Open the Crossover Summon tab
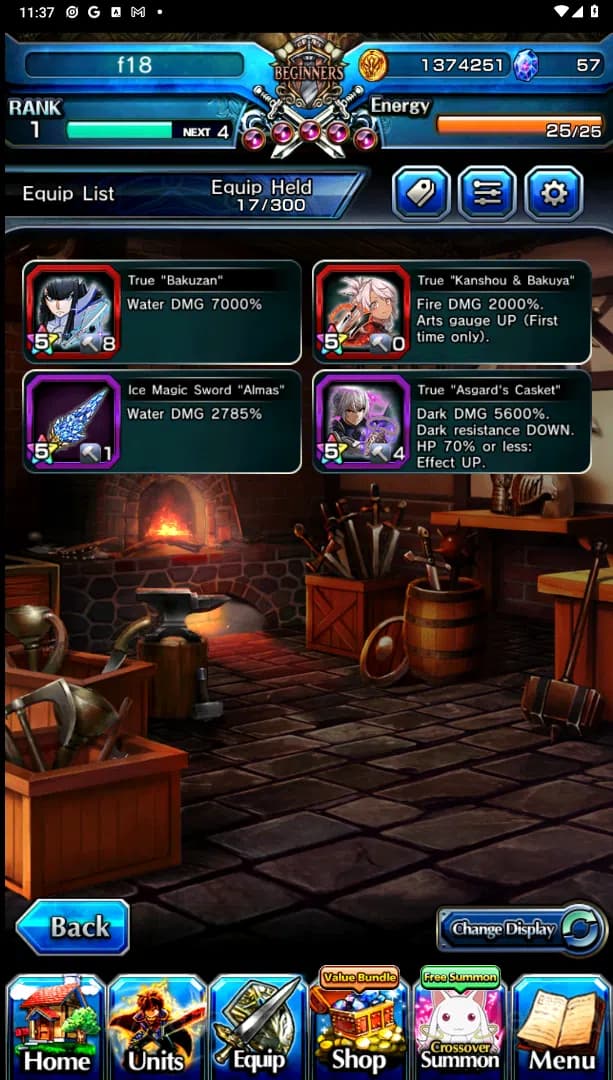 tap(460, 1025)
